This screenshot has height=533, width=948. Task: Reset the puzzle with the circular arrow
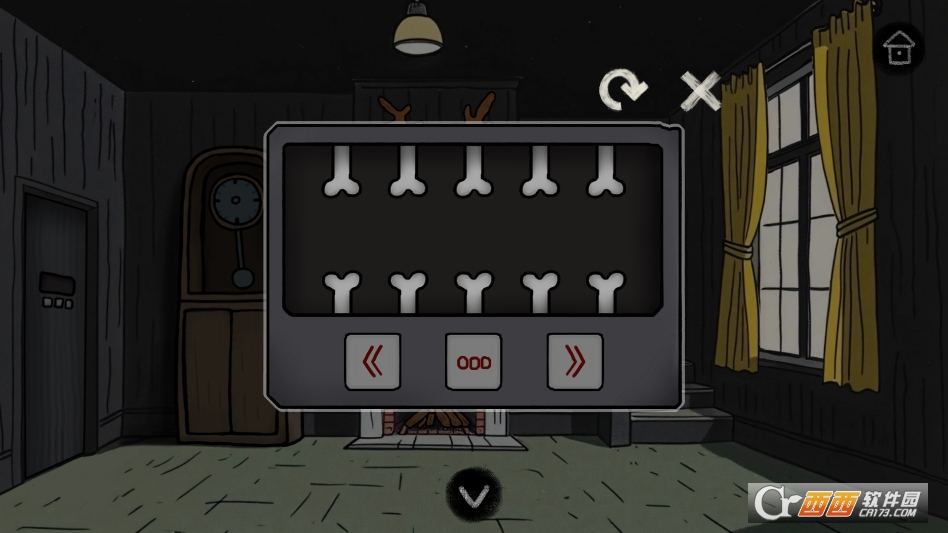point(622,90)
